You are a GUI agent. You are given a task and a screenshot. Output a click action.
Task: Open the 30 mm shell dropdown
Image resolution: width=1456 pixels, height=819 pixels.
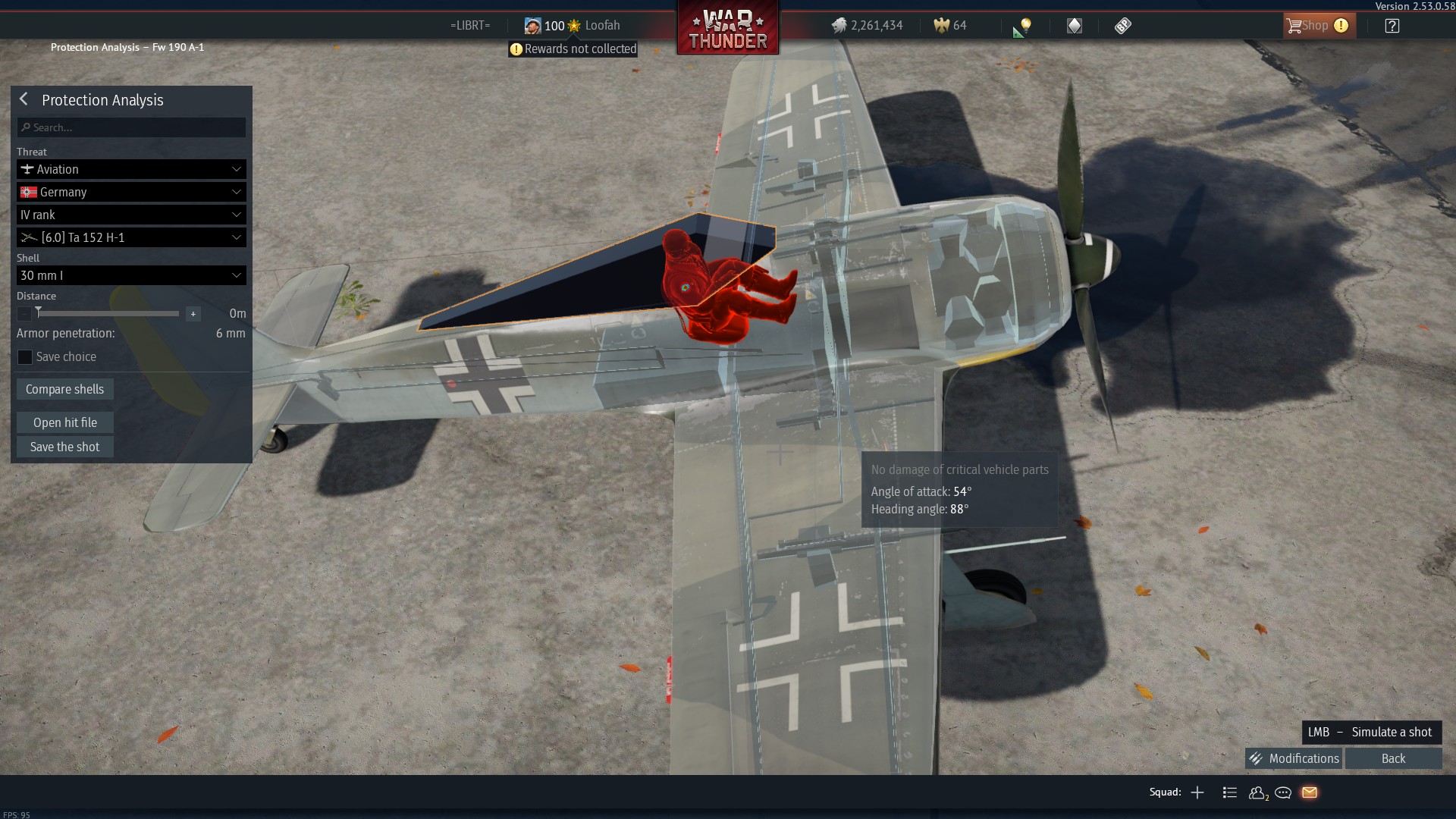click(x=131, y=275)
